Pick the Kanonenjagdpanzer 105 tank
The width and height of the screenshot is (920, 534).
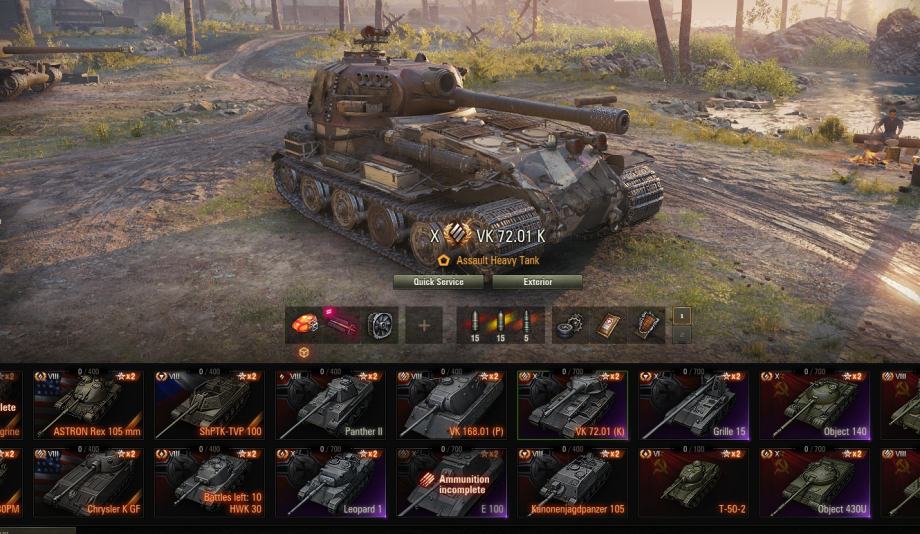pos(572,482)
